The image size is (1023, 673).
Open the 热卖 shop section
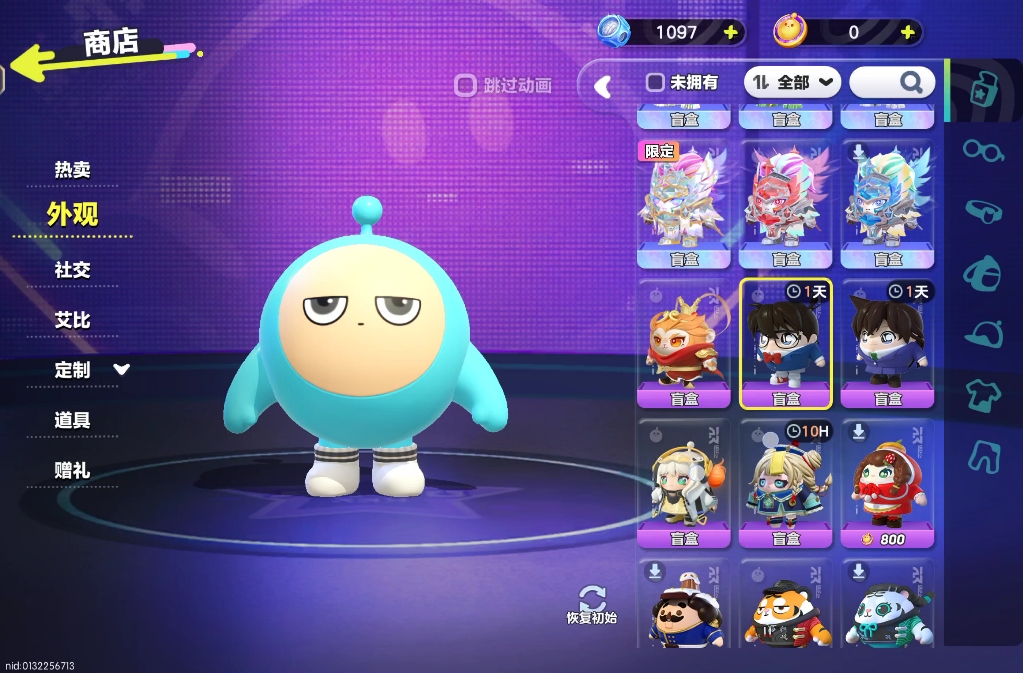[x=72, y=170]
